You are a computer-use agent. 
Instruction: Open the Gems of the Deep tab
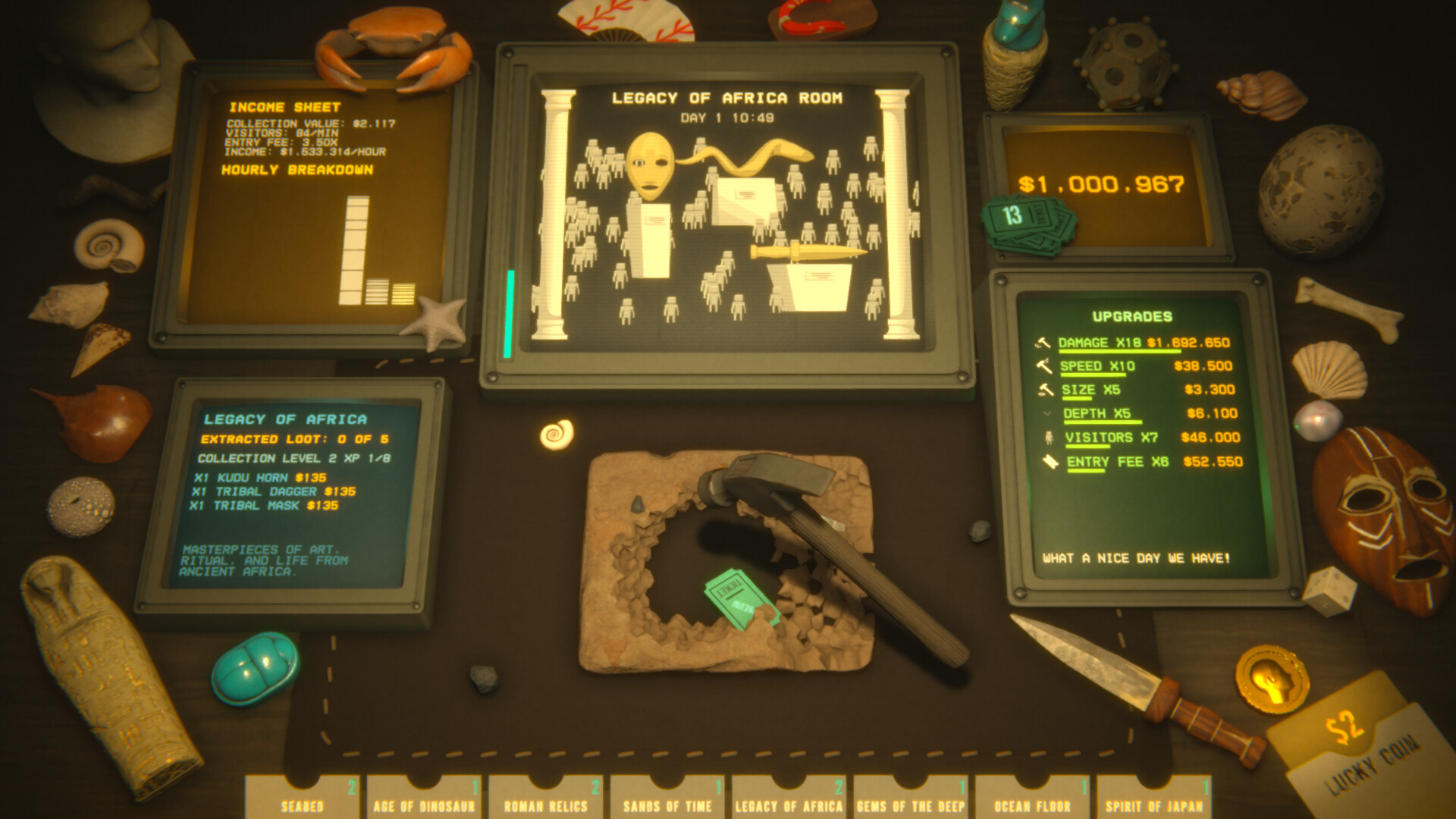point(911,800)
